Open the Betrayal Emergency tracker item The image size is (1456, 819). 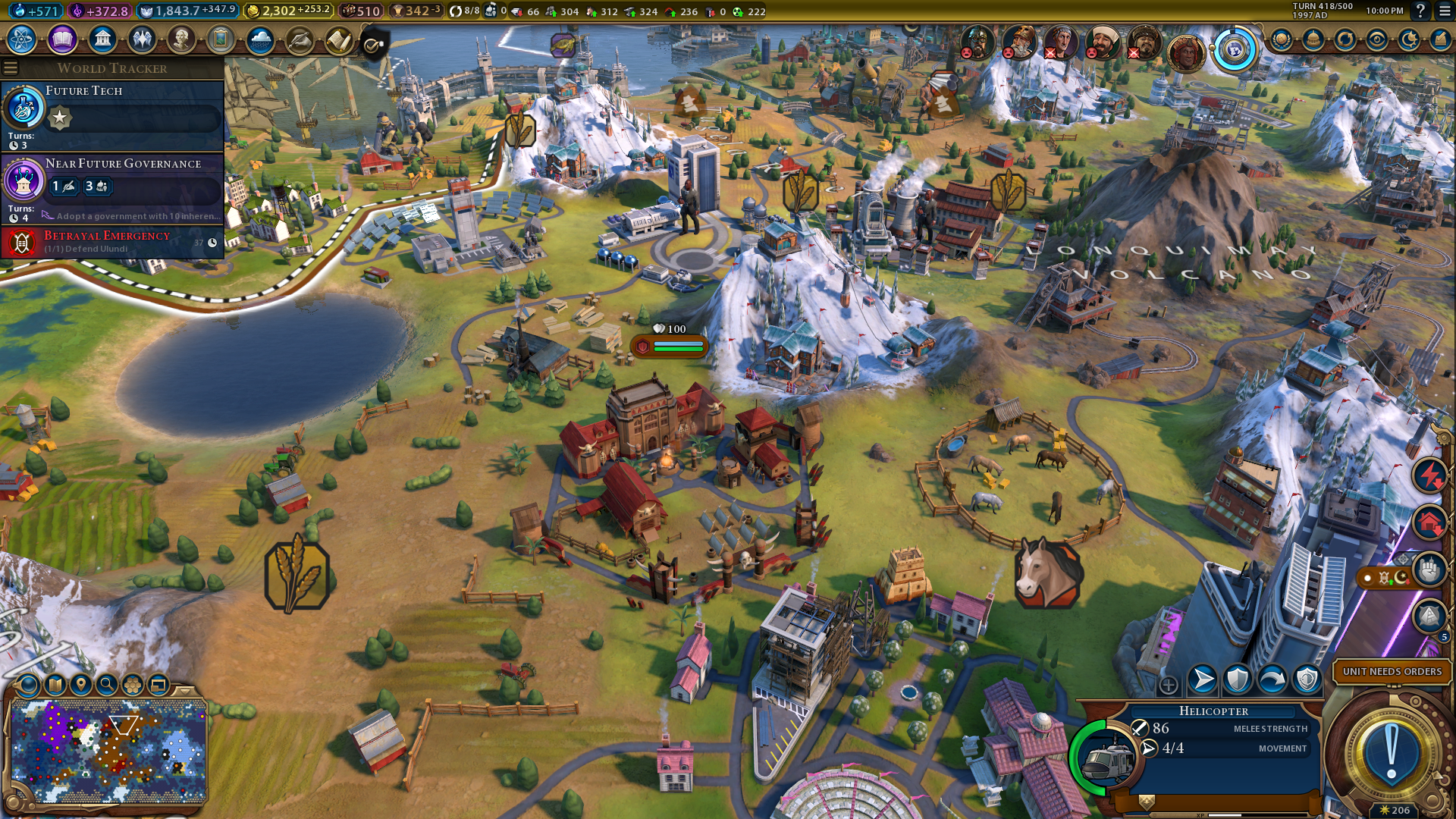click(x=114, y=242)
